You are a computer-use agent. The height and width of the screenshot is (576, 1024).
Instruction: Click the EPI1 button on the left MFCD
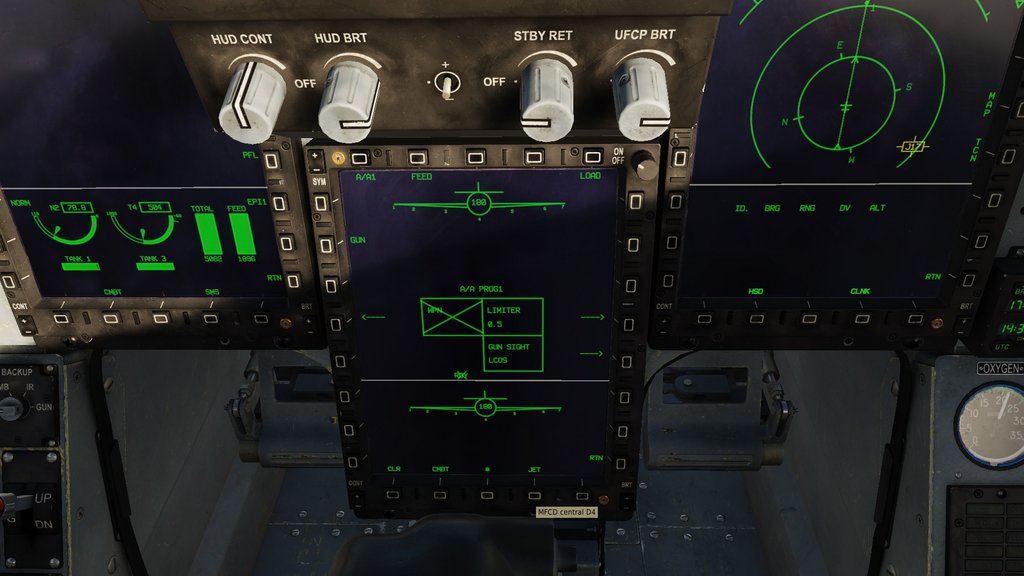tap(280, 203)
